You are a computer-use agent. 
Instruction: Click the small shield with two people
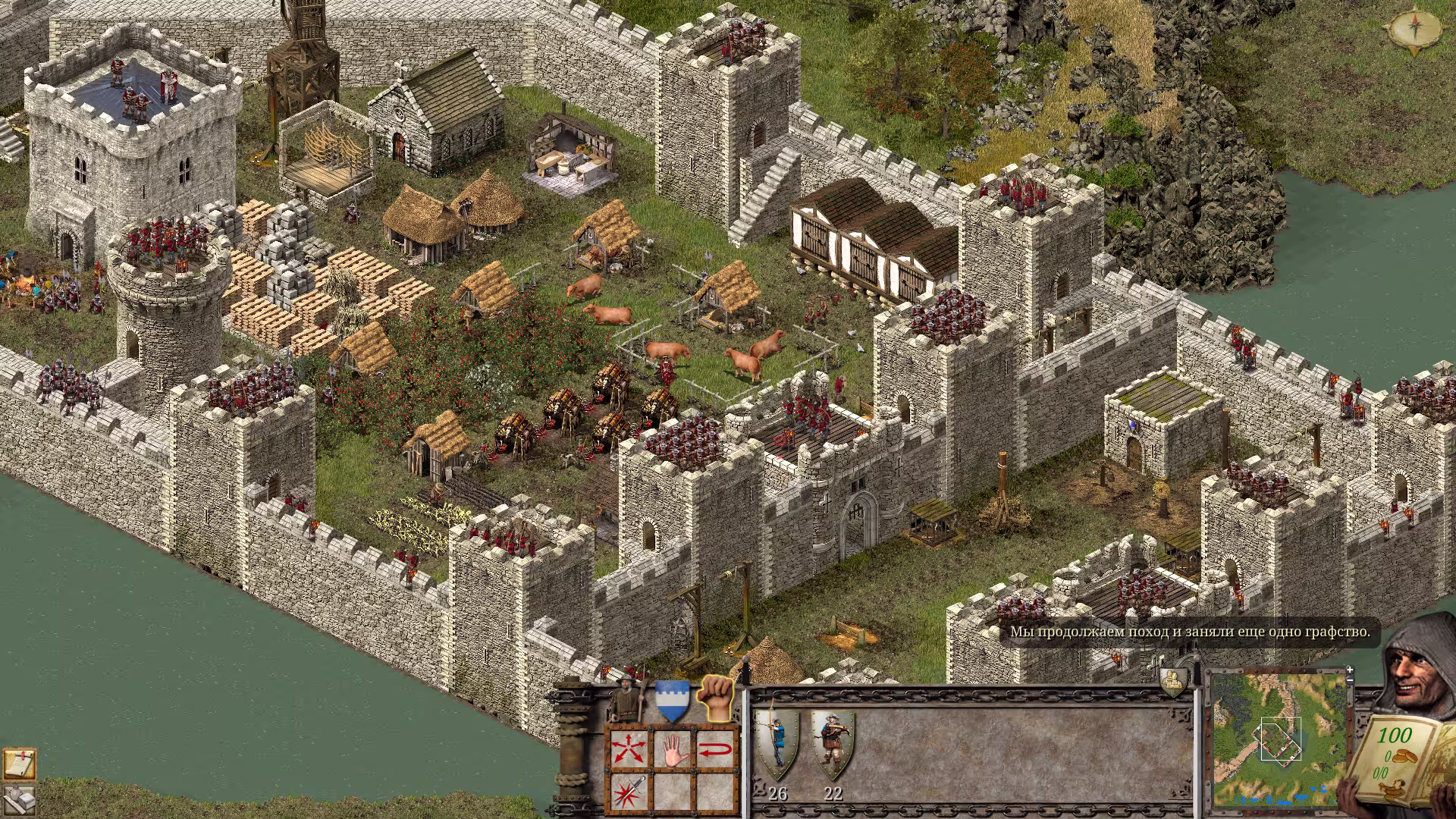1173,680
